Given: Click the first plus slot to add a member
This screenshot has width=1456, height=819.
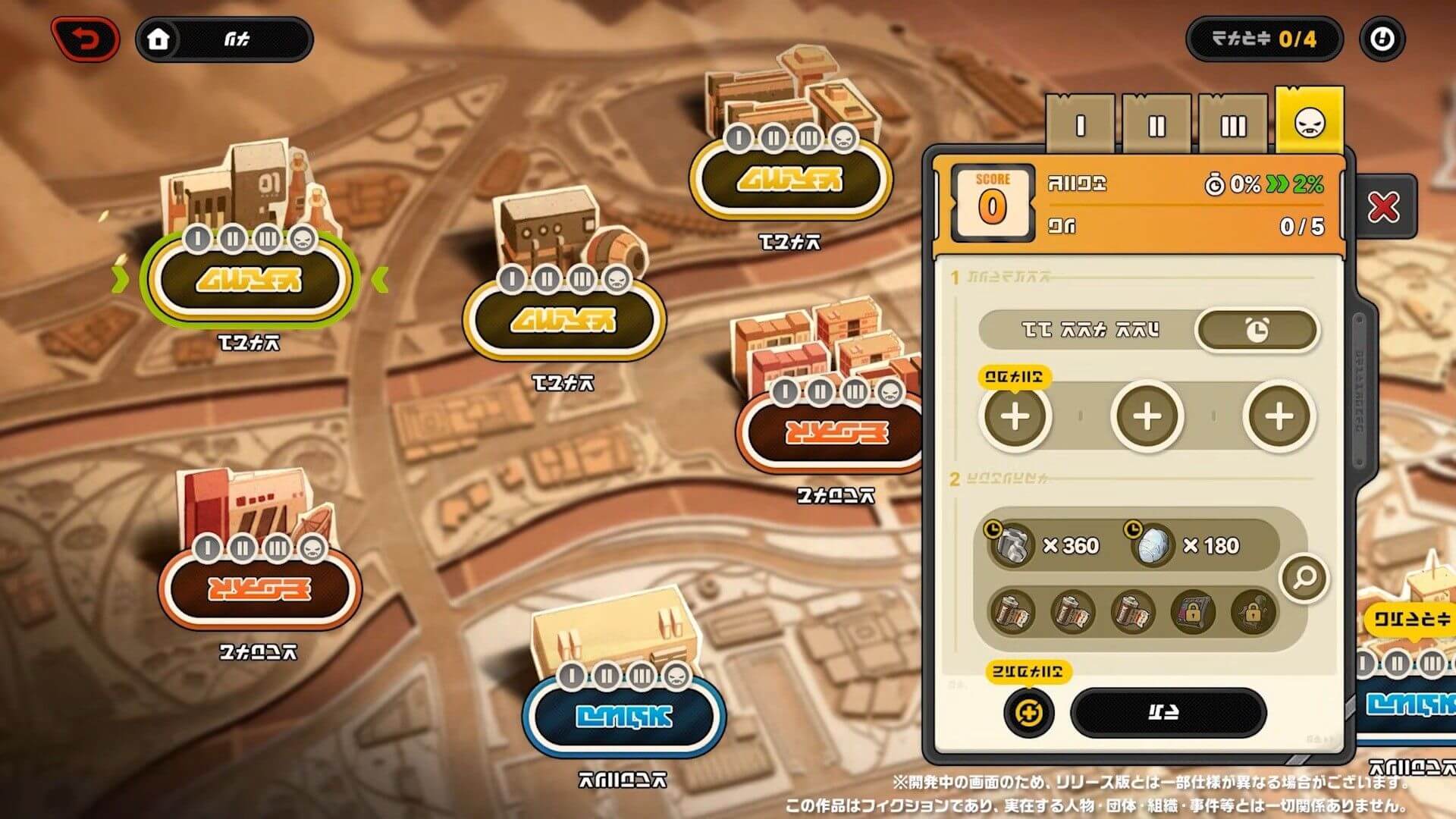Looking at the screenshot, I should (1016, 416).
